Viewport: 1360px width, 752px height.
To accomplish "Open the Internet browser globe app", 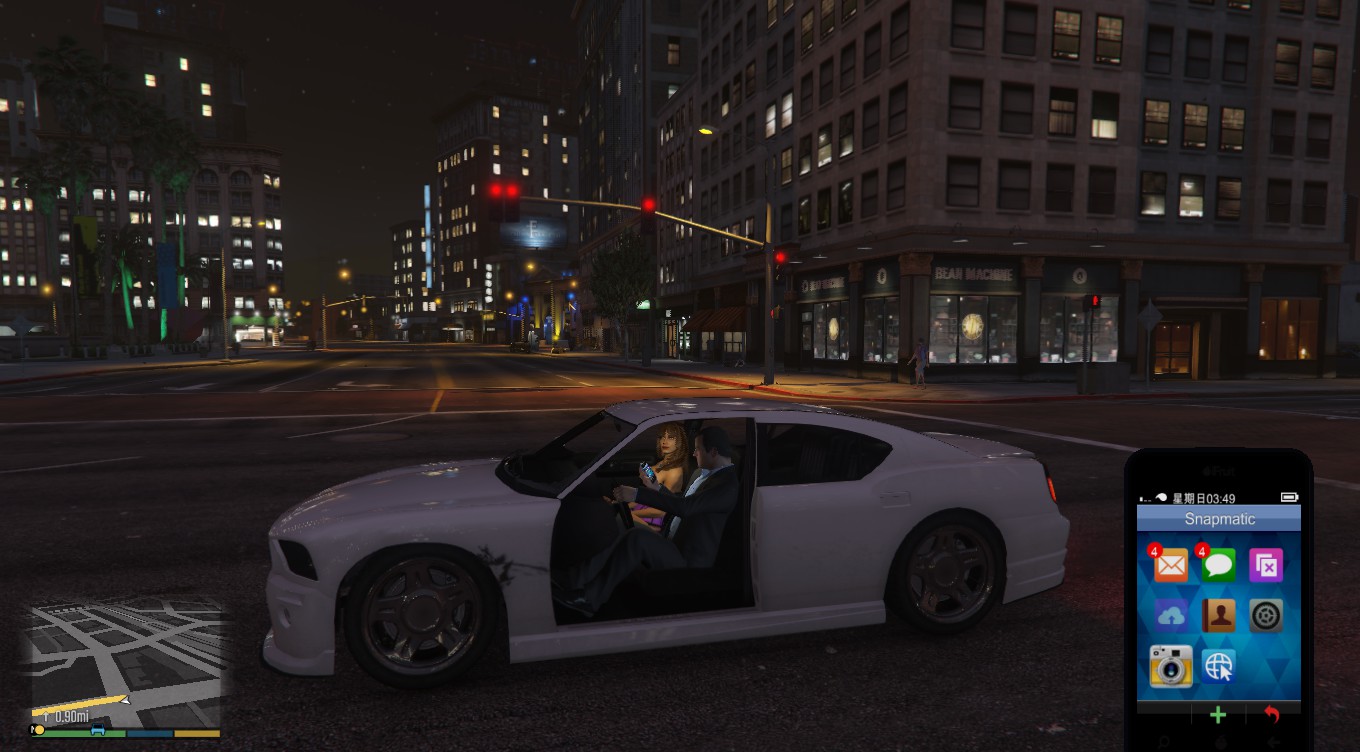I will [1218, 666].
